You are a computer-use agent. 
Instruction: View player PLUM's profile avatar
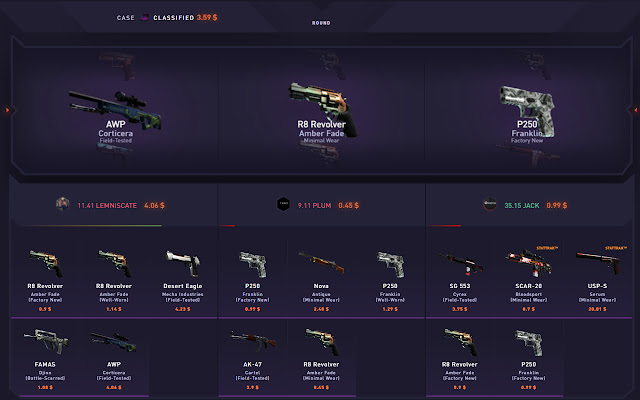pyautogui.click(x=282, y=204)
